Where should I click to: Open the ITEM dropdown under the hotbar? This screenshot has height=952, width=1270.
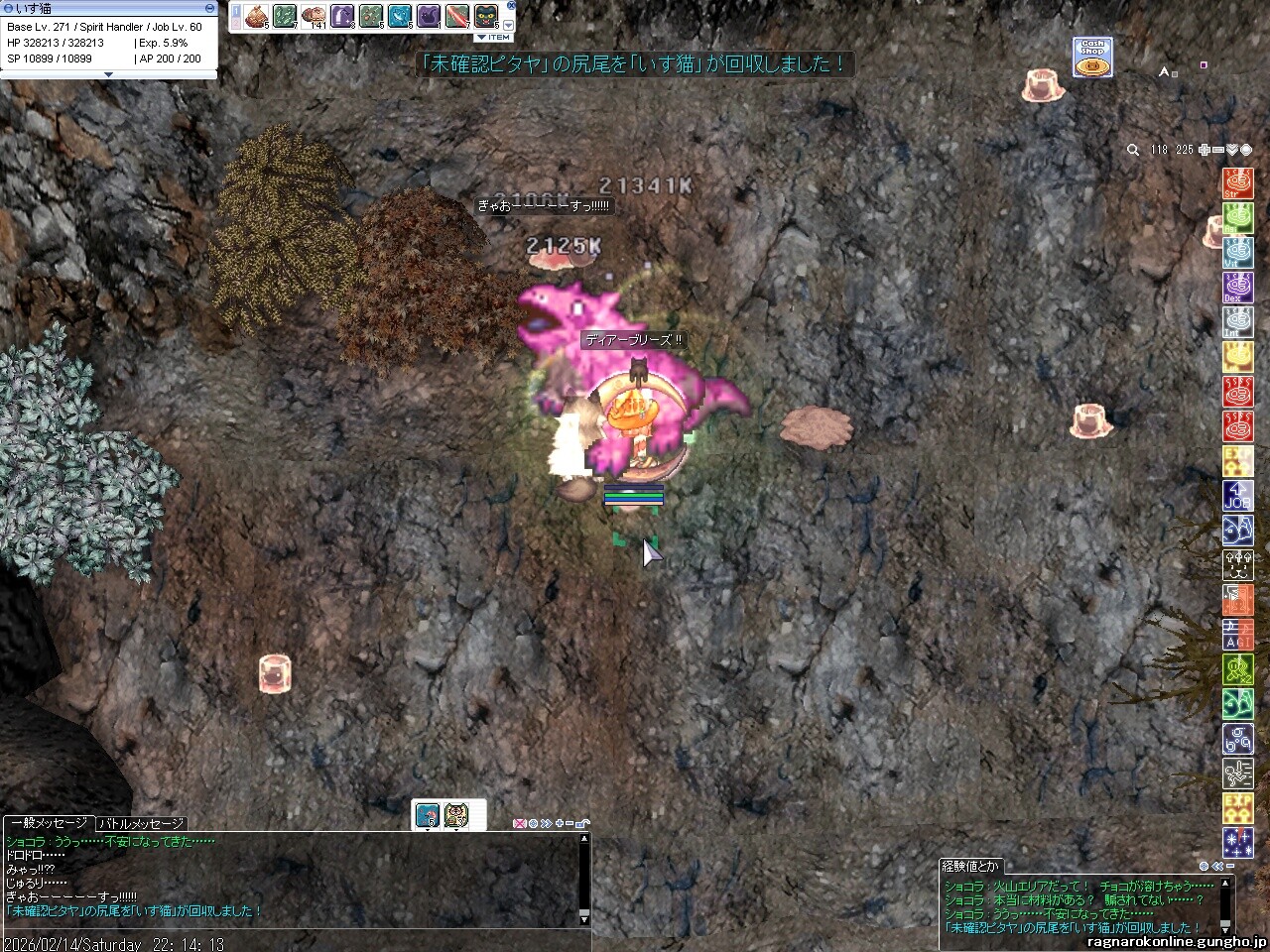(x=493, y=37)
